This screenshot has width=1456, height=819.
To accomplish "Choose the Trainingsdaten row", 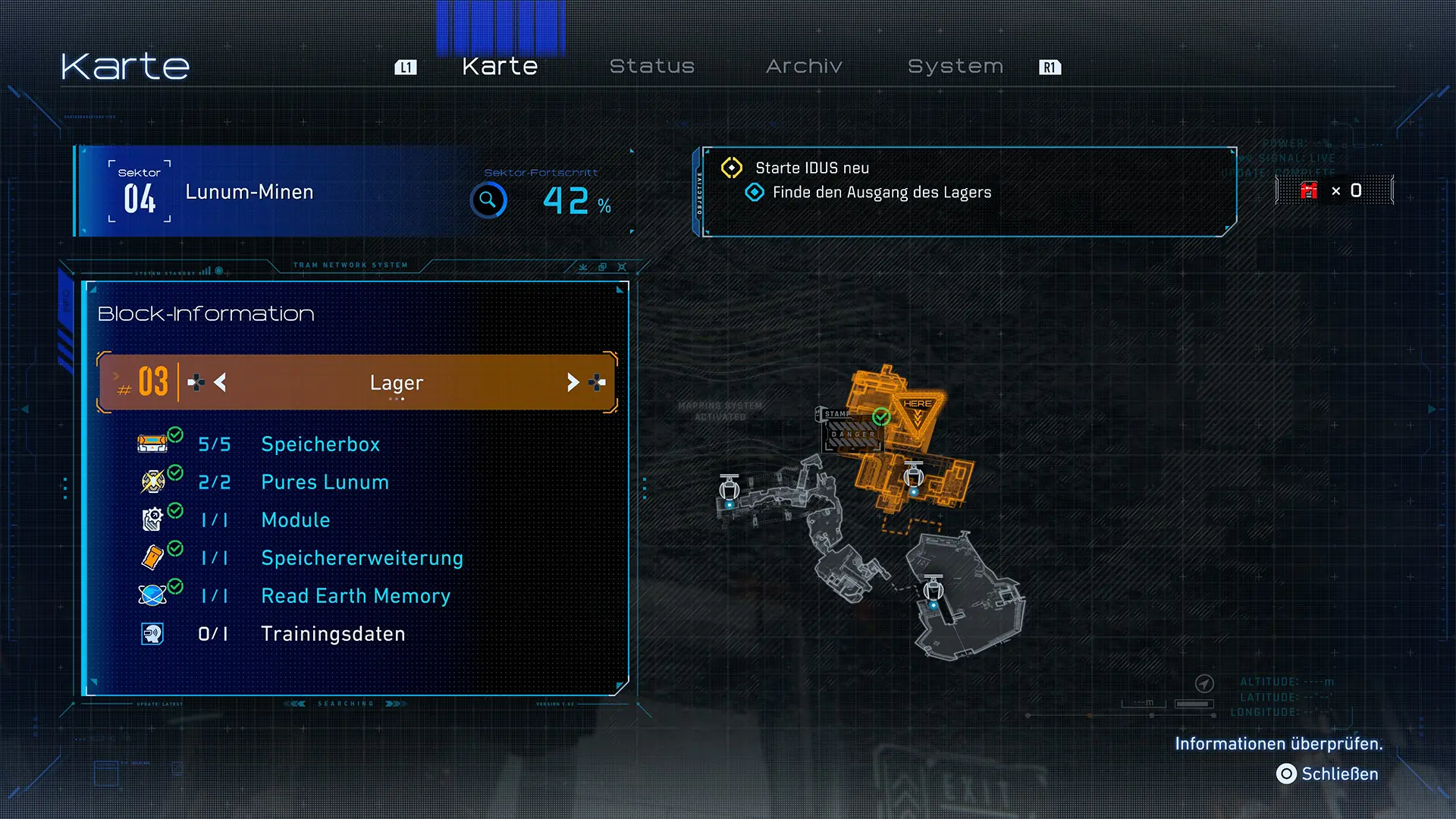I will [x=333, y=634].
